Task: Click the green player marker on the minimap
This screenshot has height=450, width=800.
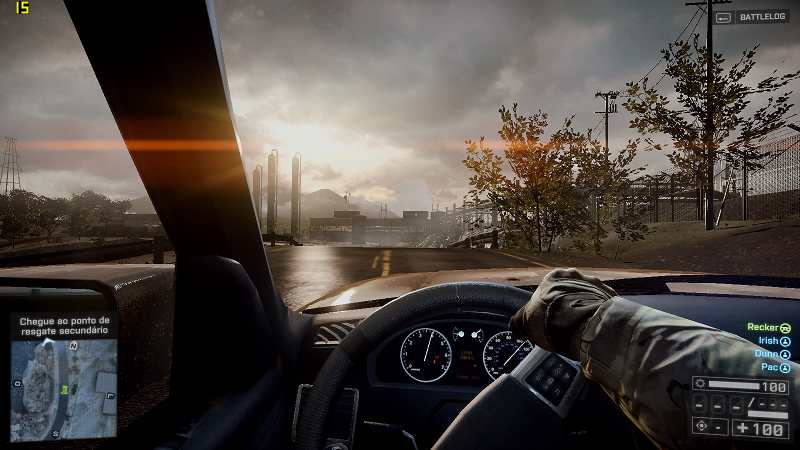Action: (65, 388)
